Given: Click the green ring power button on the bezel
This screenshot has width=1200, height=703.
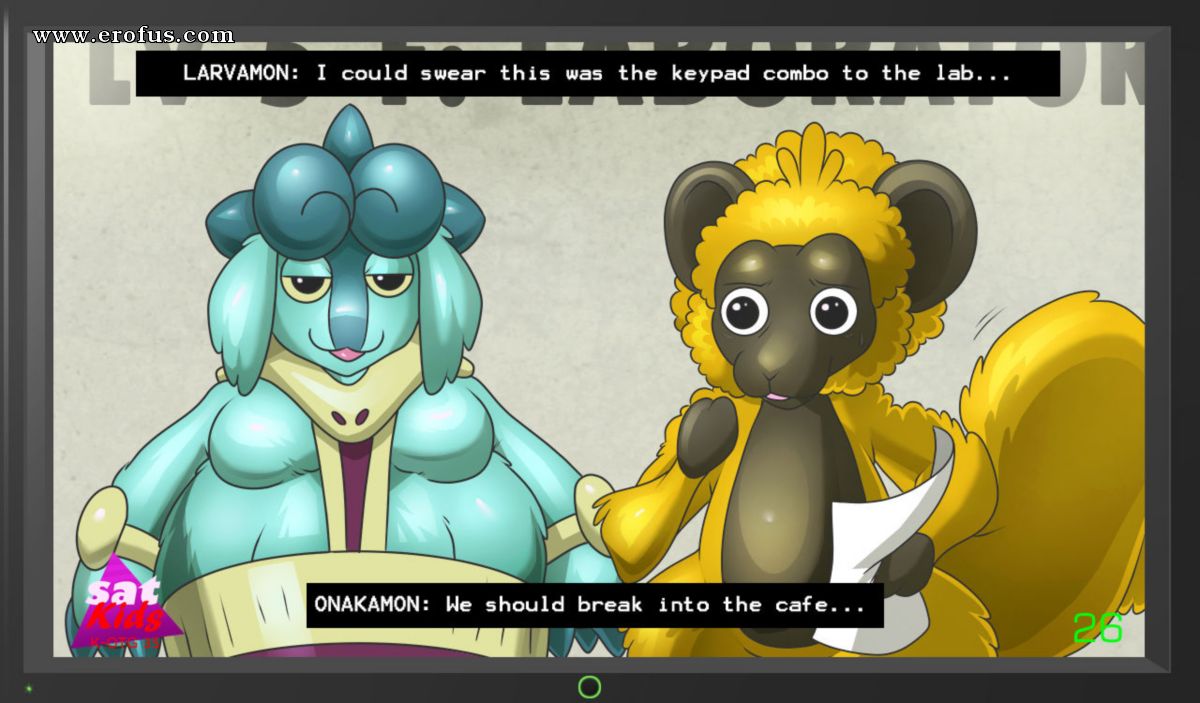Looking at the screenshot, I should (590, 687).
